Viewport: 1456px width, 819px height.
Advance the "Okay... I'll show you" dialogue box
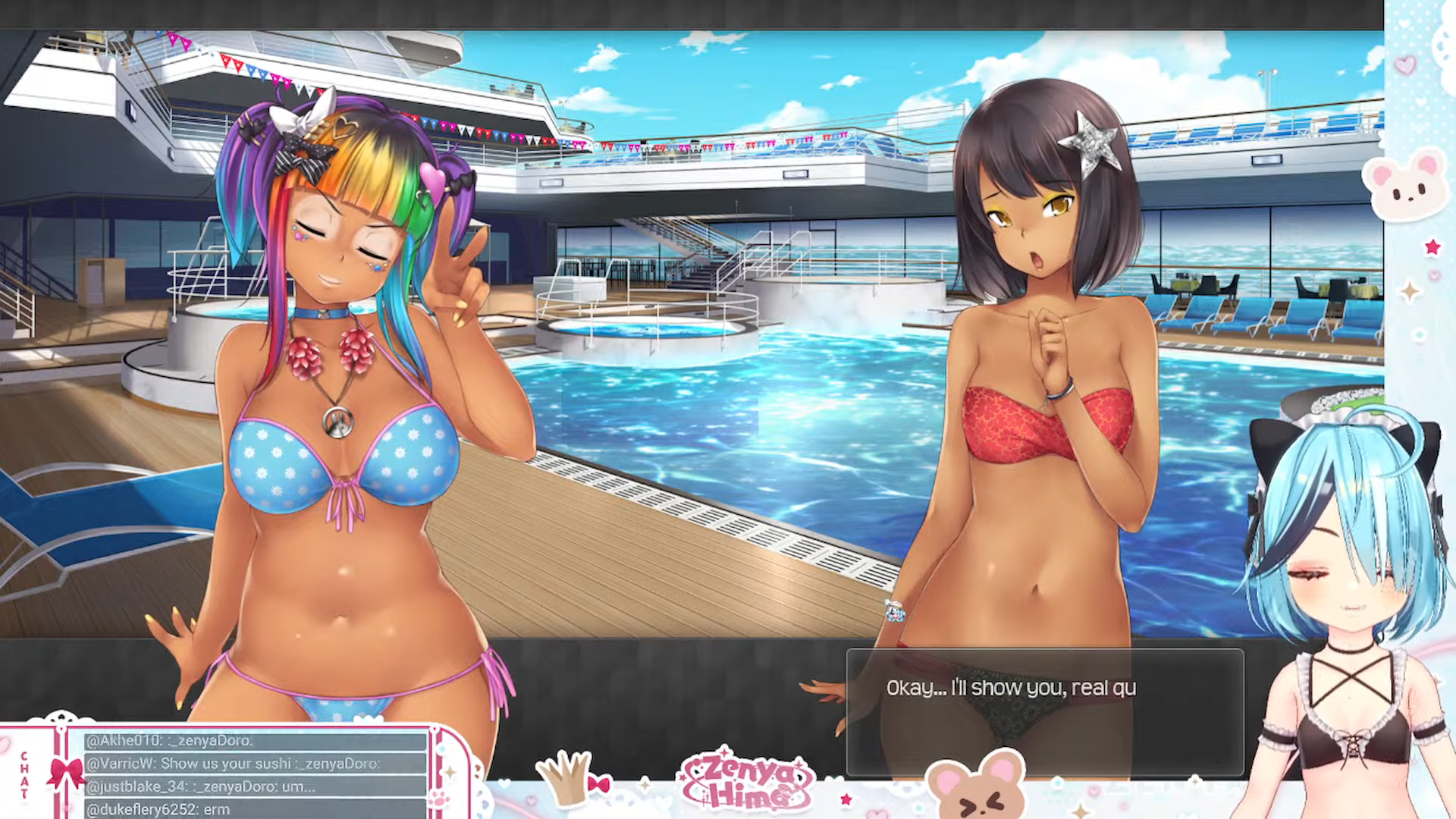click(1044, 711)
